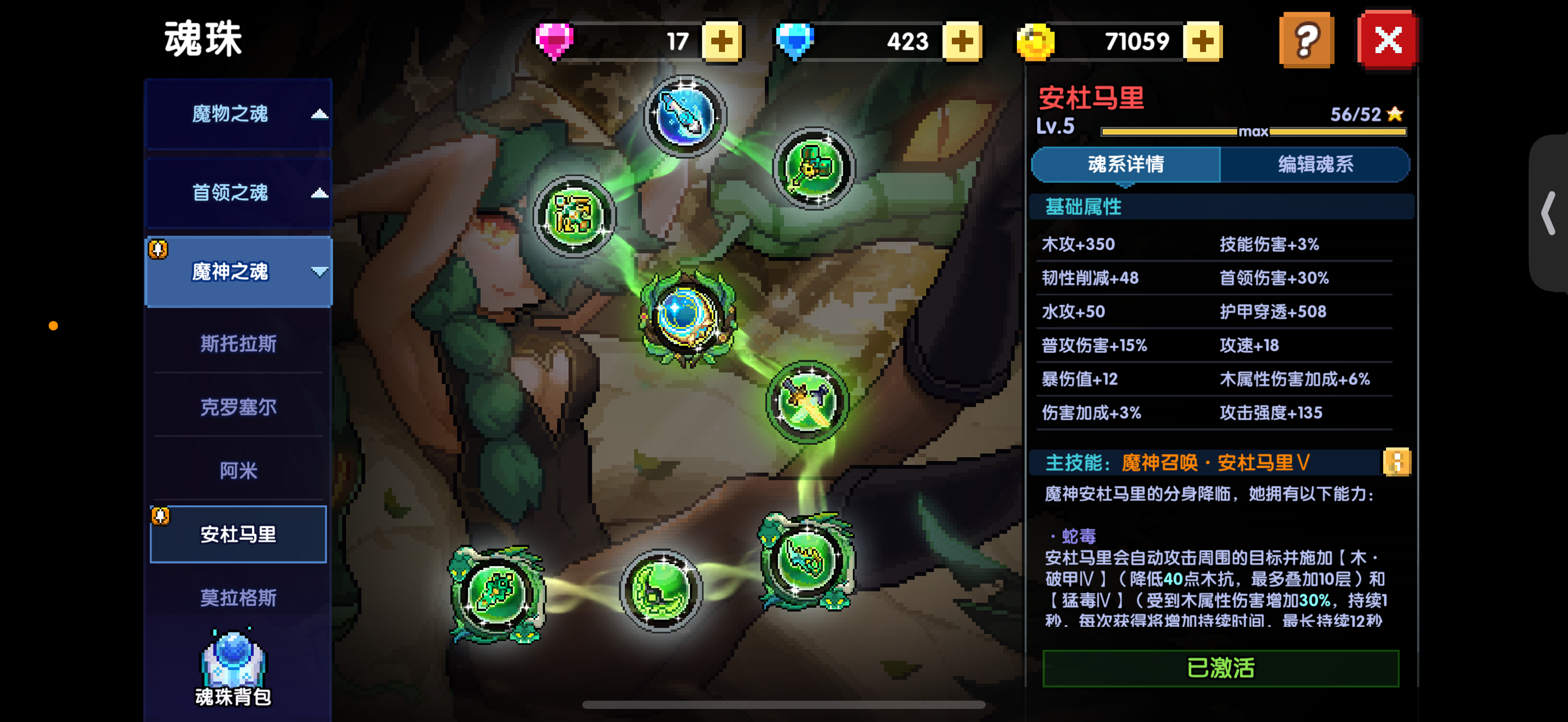Collapse the 魔神之魂 dropdown
1568x722 pixels.
point(237,272)
